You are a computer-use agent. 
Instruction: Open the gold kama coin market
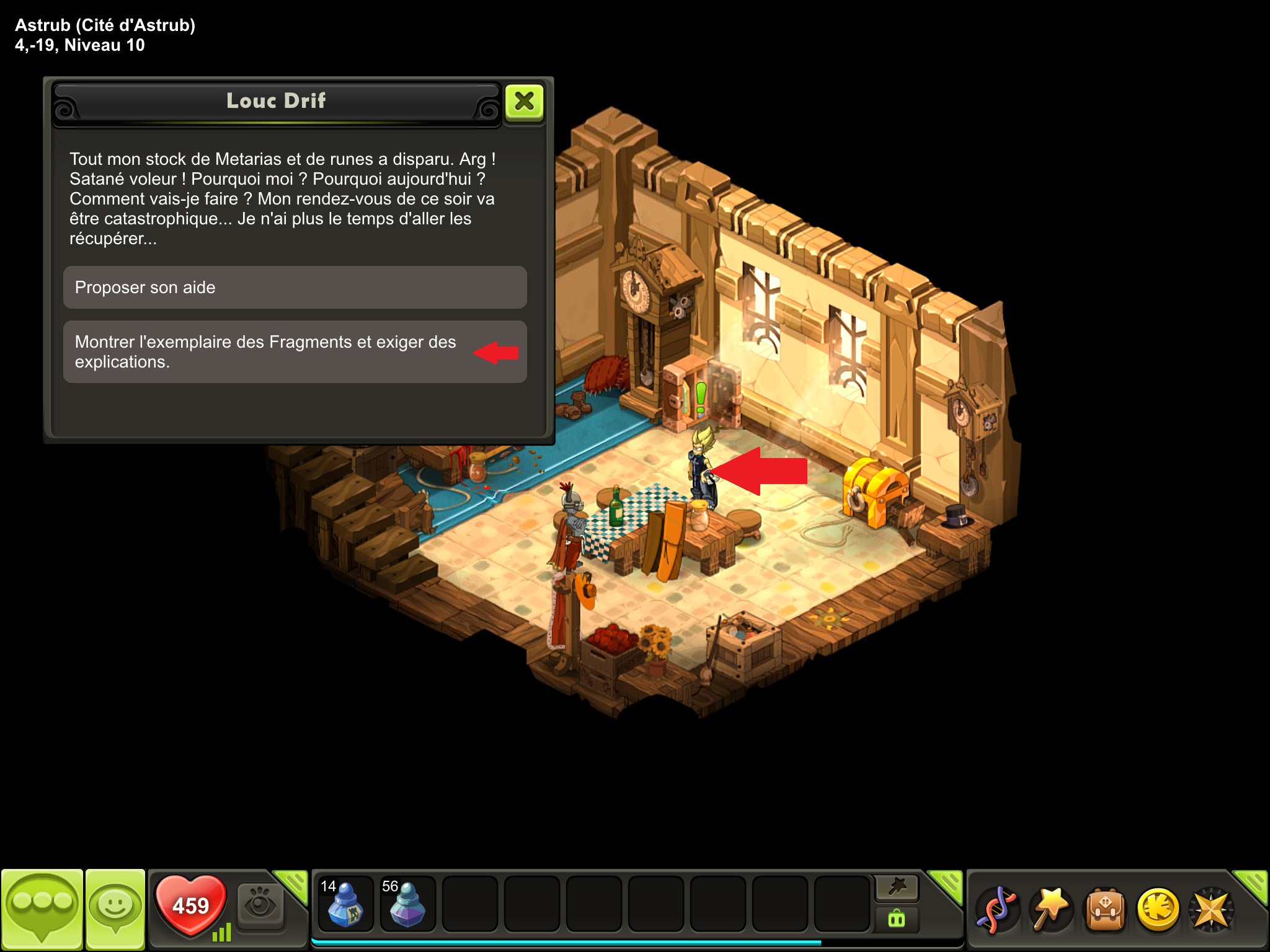[x=1158, y=909]
